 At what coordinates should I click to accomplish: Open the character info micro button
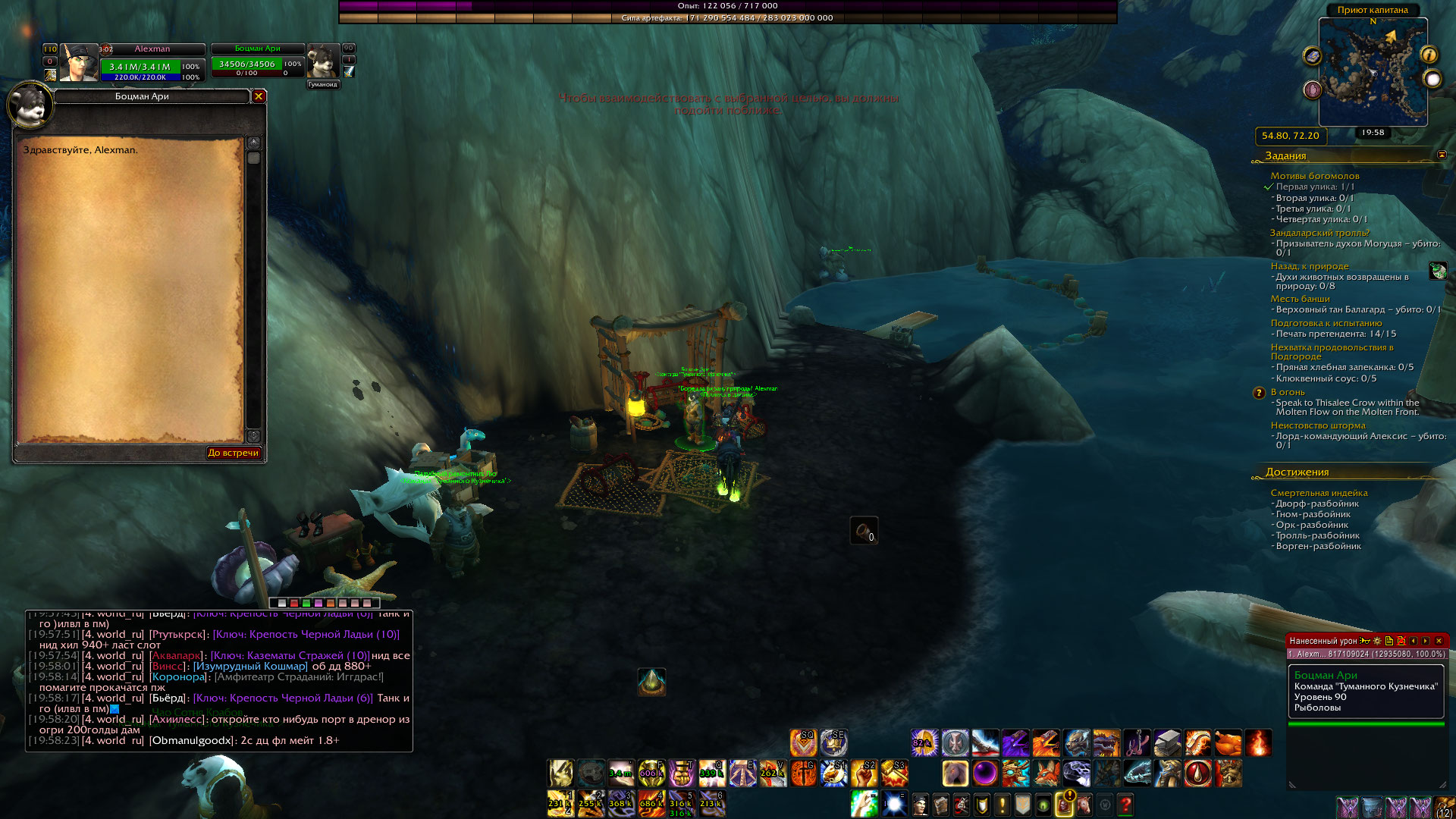click(920, 804)
